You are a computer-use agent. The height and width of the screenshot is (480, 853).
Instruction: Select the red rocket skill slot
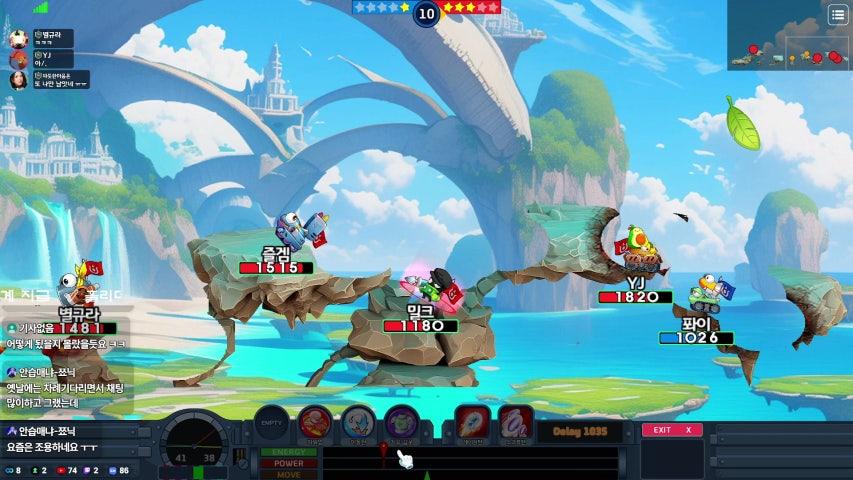pos(472,421)
